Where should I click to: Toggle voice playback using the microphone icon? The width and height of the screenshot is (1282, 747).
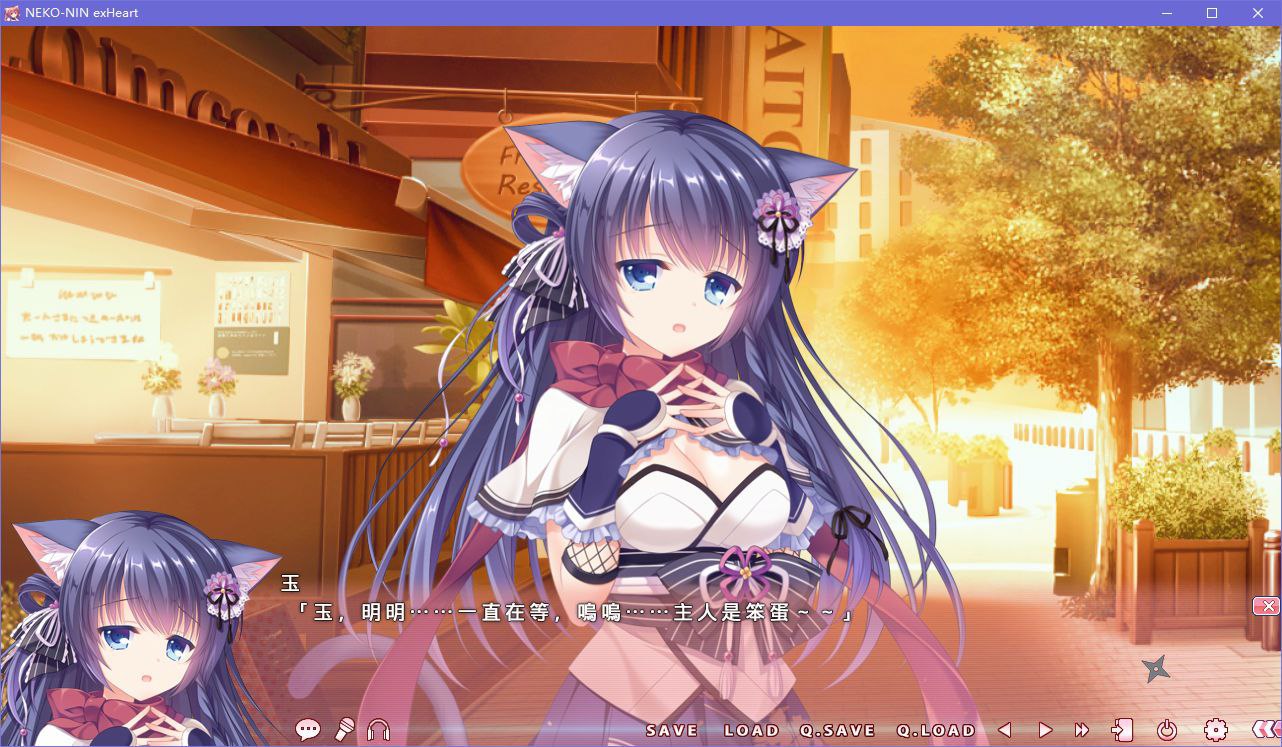pos(344,730)
